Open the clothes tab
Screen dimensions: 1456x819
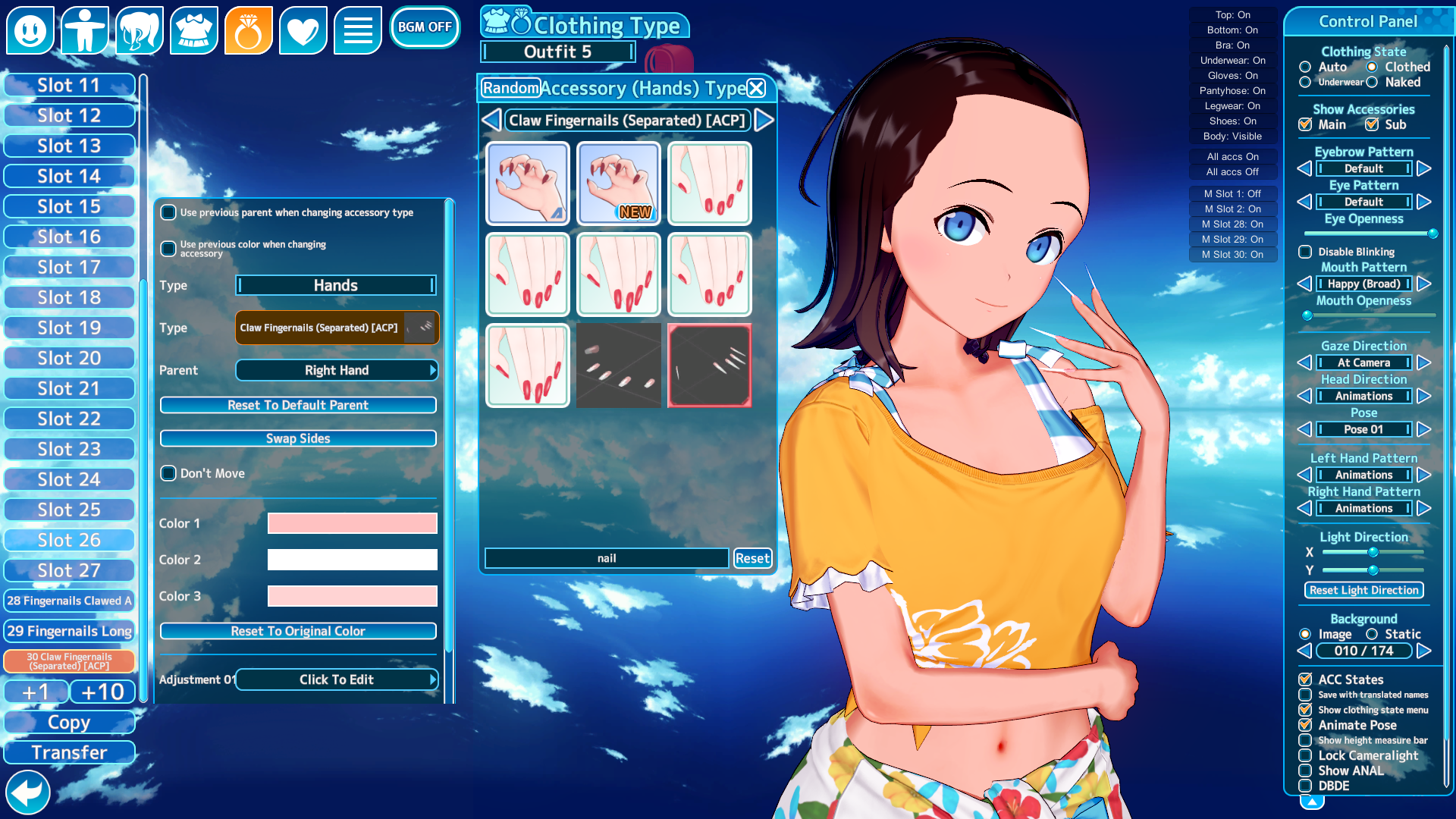[194, 30]
